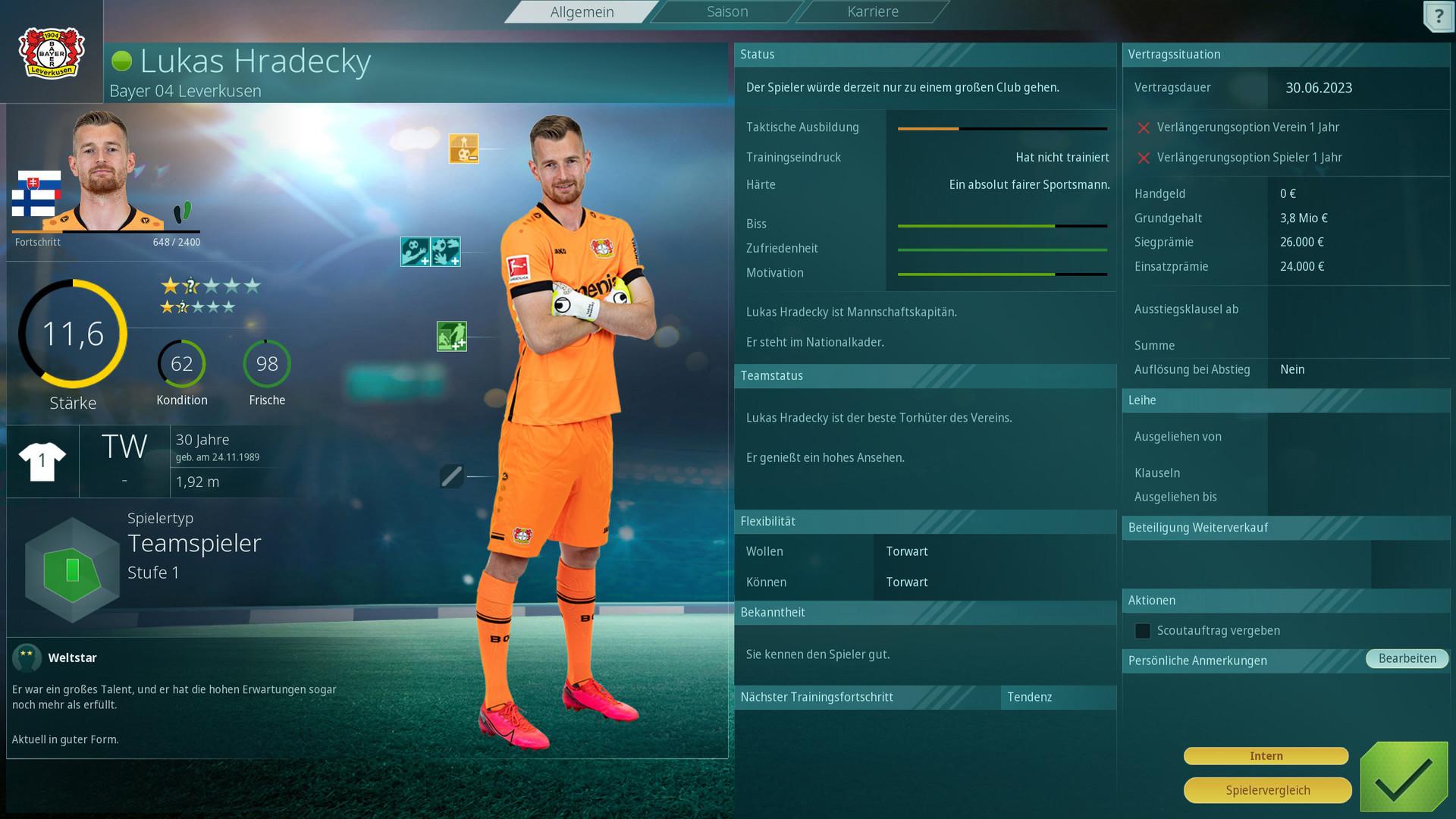Click the Weltstar star badge icon
Screen dimensions: 1456x819
(x=28, y=658)
